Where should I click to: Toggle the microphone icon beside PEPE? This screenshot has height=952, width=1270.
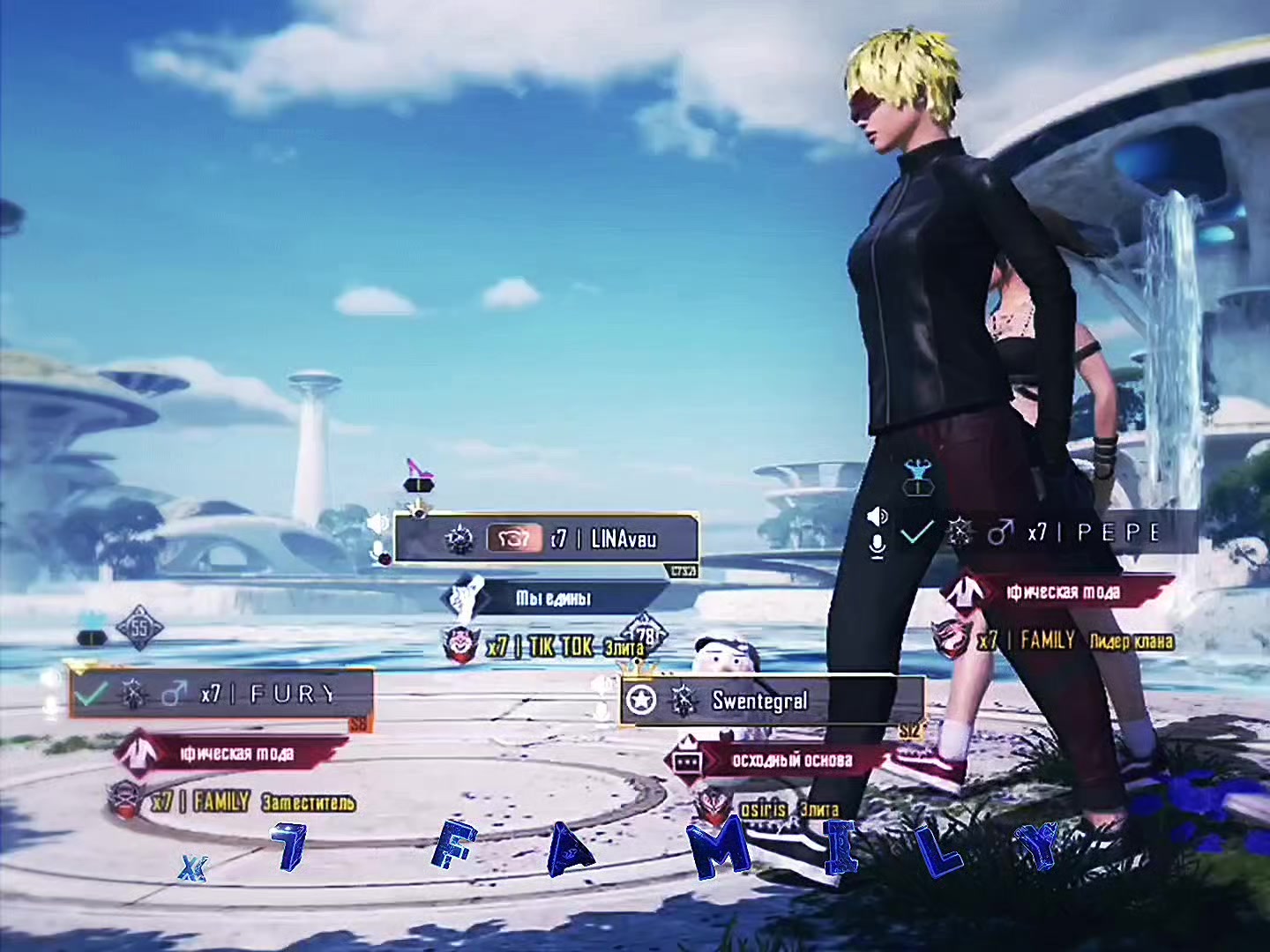click(x=877, y=547)
